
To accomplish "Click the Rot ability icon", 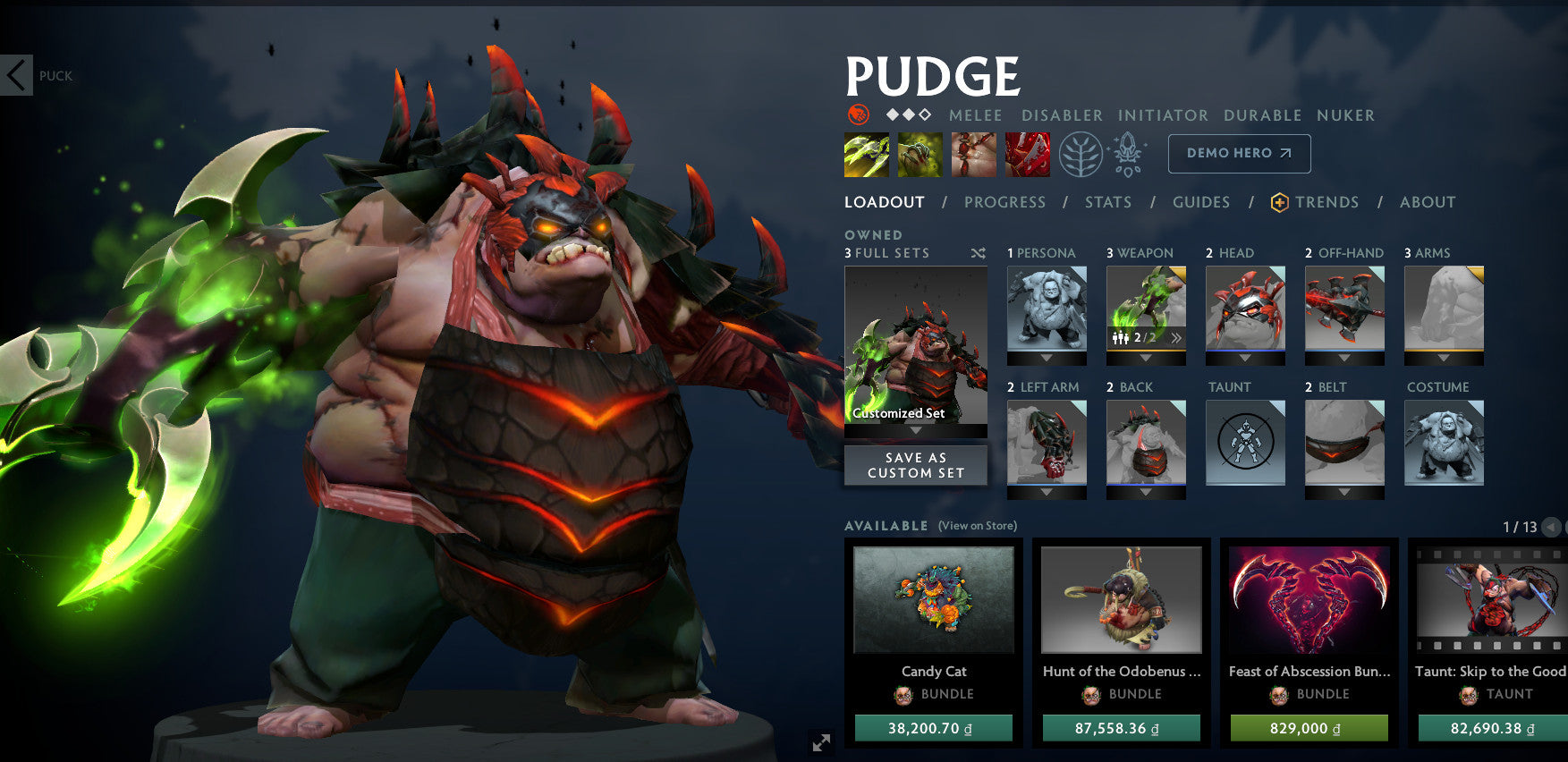I will click(x=920, y=153).
